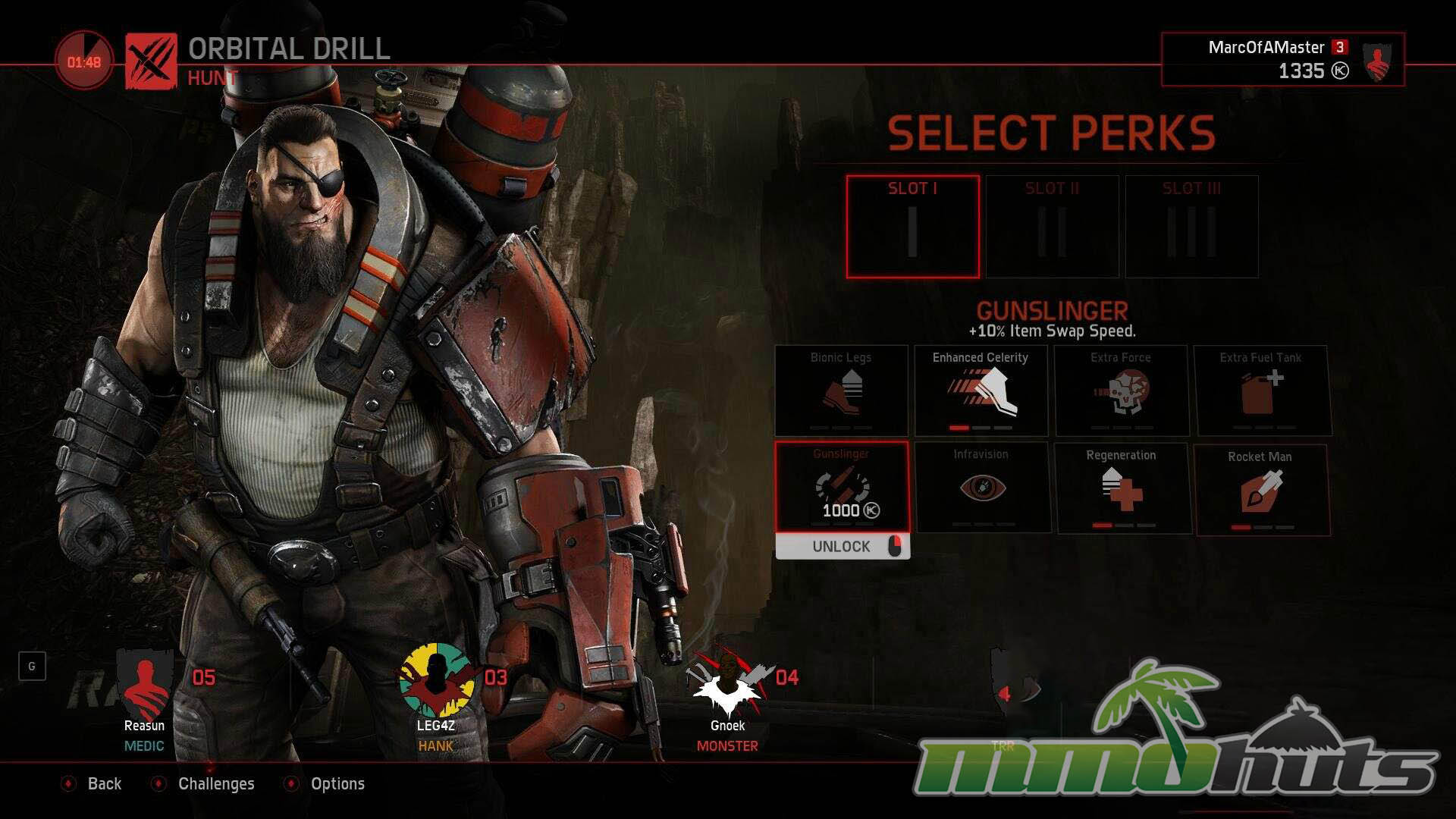Switch to perk Slot II
1456x819 pixels.
pos(1052,227)
